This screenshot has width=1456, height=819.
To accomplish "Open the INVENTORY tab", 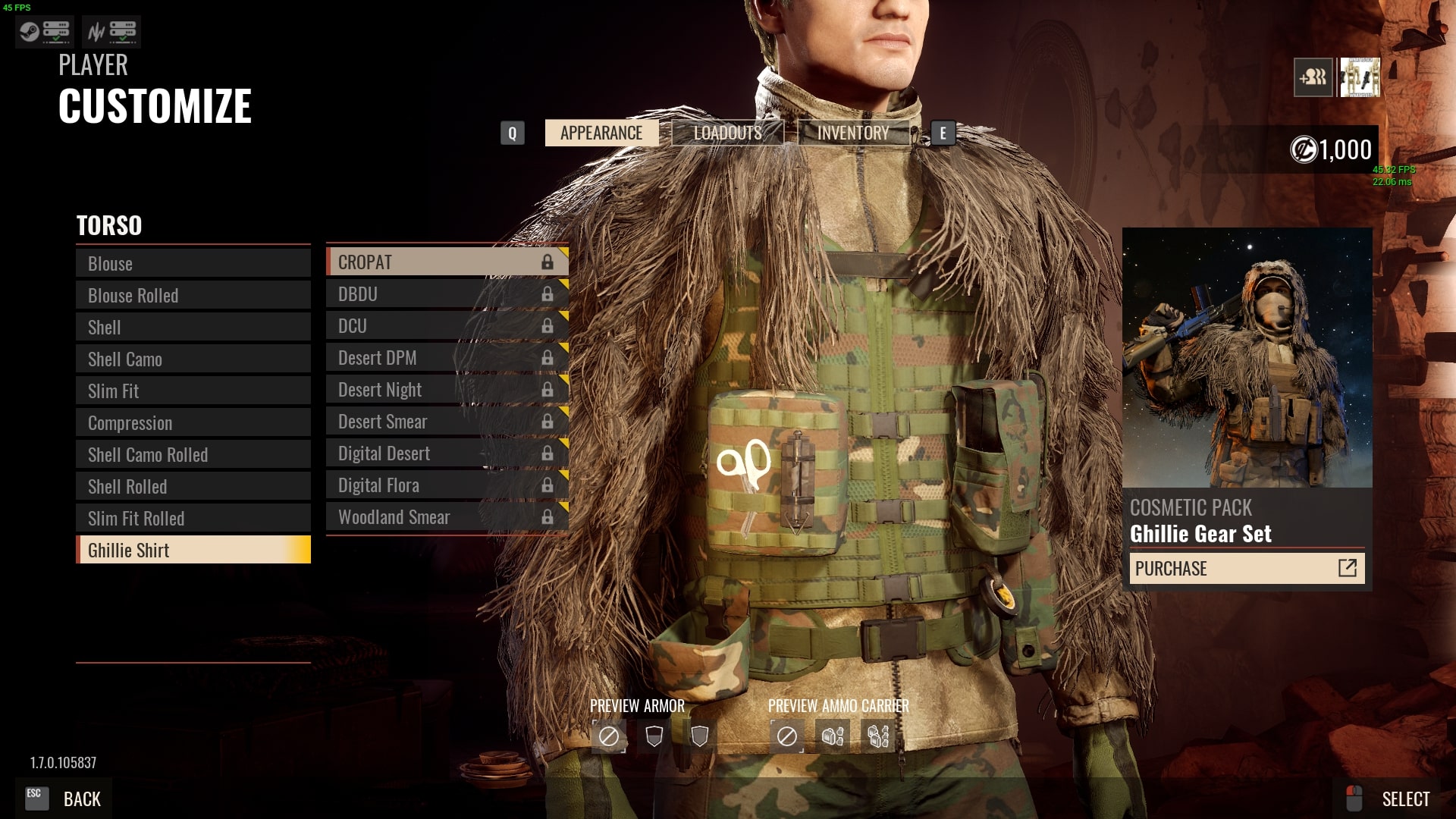I will tap(852, 133).
